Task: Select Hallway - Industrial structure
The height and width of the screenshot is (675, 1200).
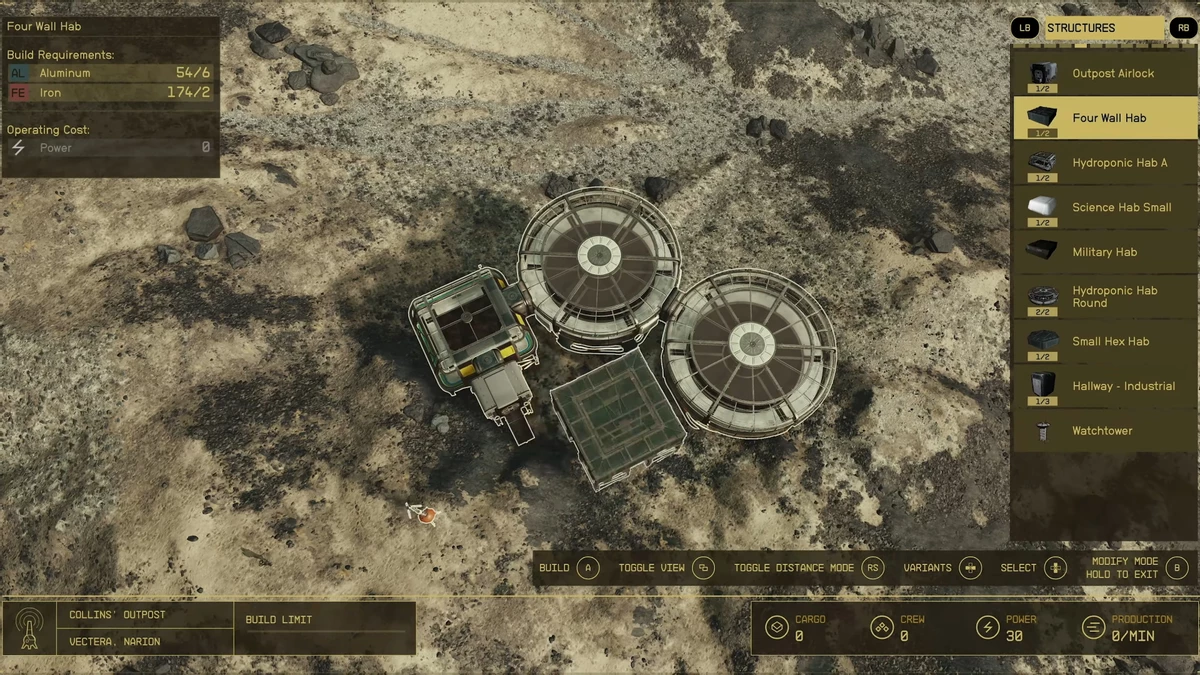Action: click(x=1105, y=386)
